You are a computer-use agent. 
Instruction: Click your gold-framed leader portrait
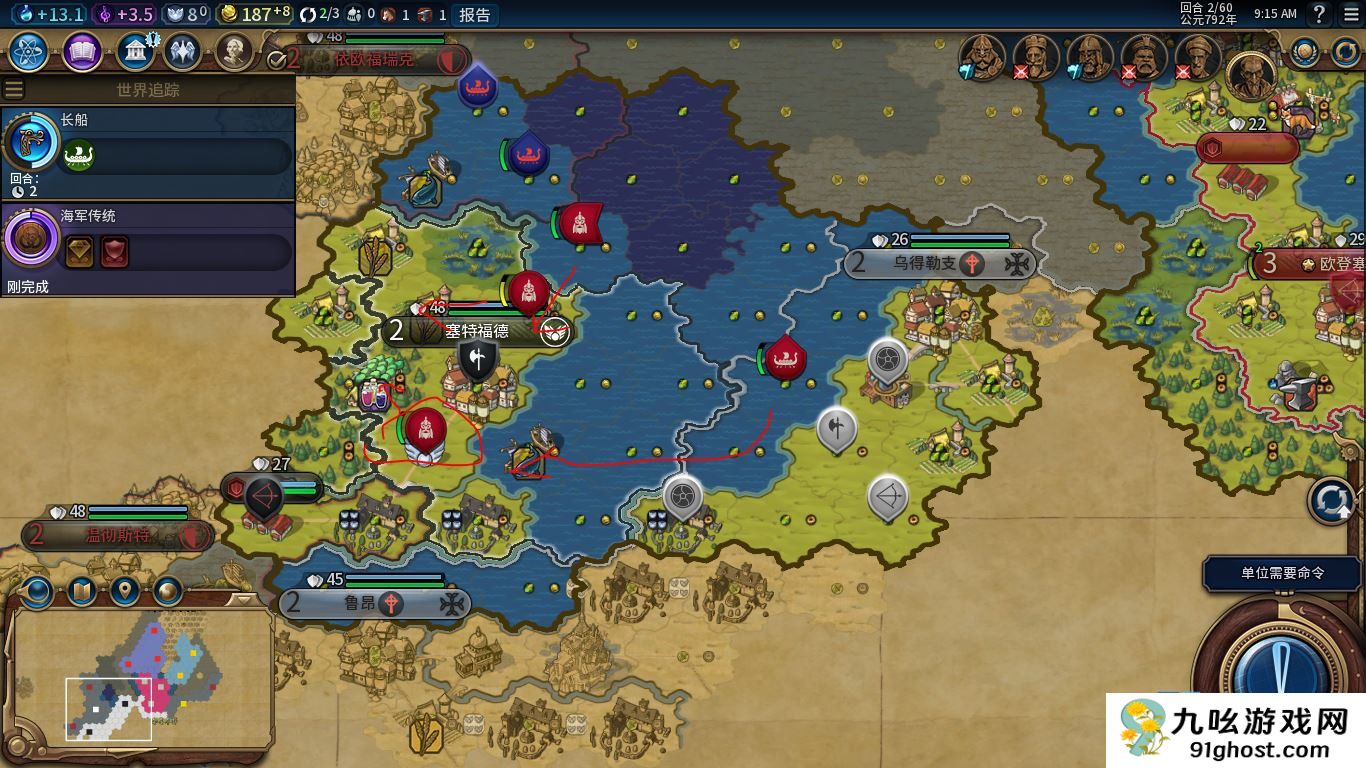[1251, 74]
